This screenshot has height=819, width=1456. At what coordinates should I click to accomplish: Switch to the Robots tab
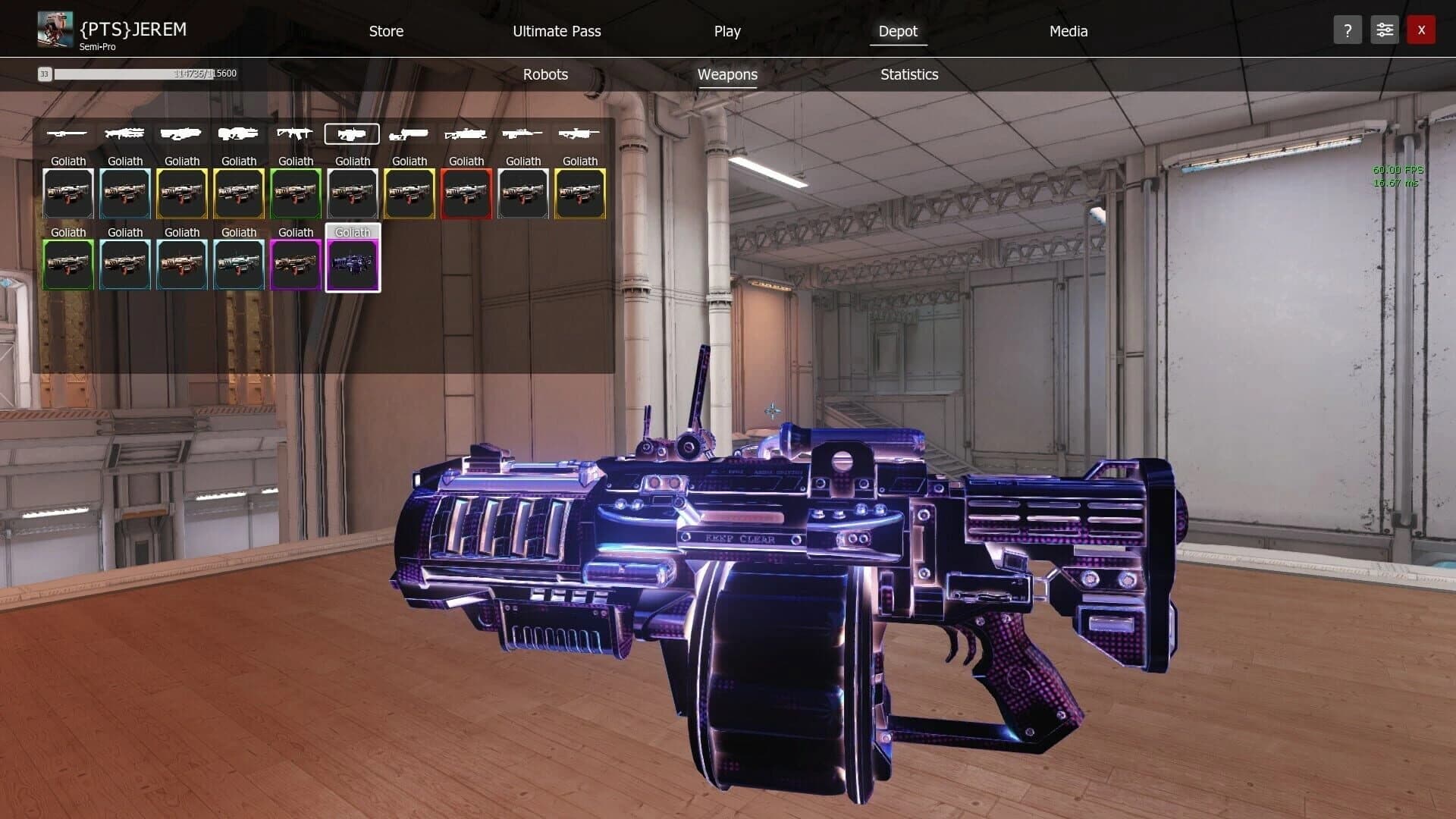click(x=544, y=74)
